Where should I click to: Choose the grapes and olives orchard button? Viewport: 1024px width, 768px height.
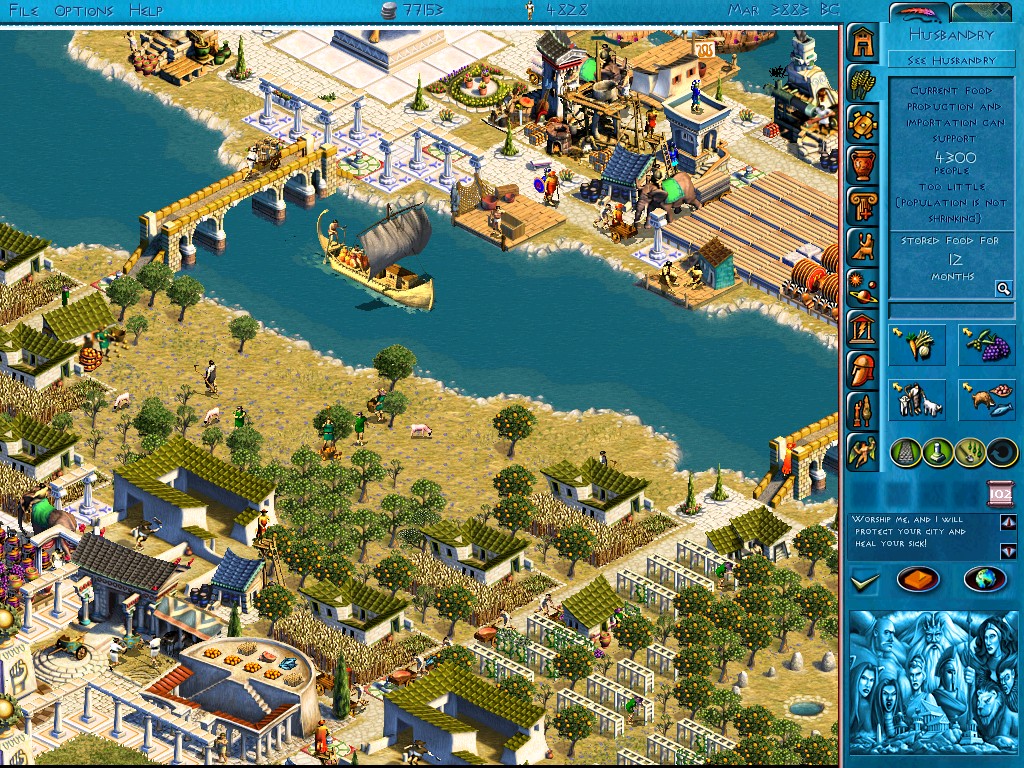point(987,345)
